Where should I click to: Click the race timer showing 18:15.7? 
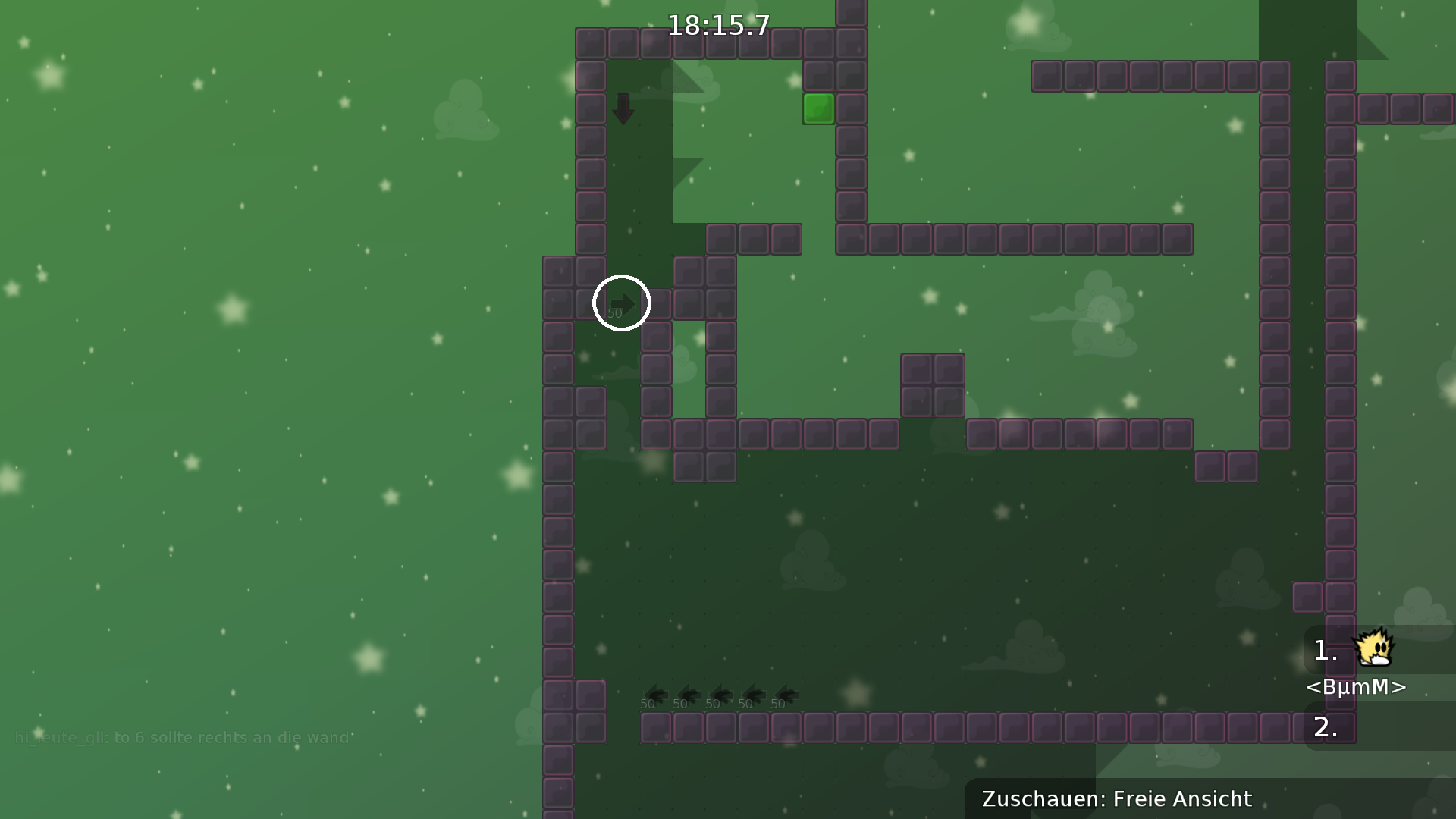pos(717,26)
